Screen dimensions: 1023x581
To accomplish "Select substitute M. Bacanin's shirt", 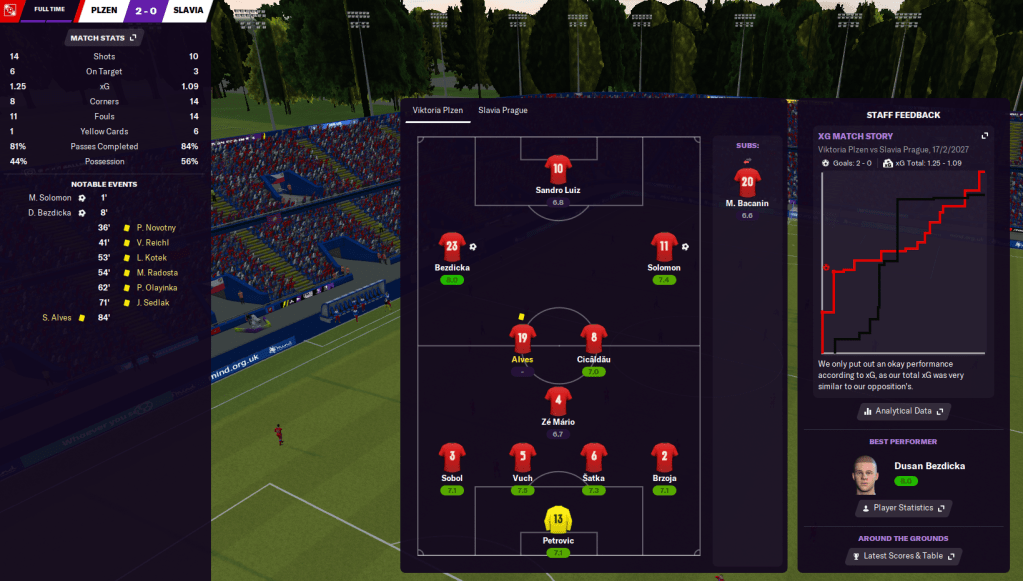I will [x=747, y=182].
